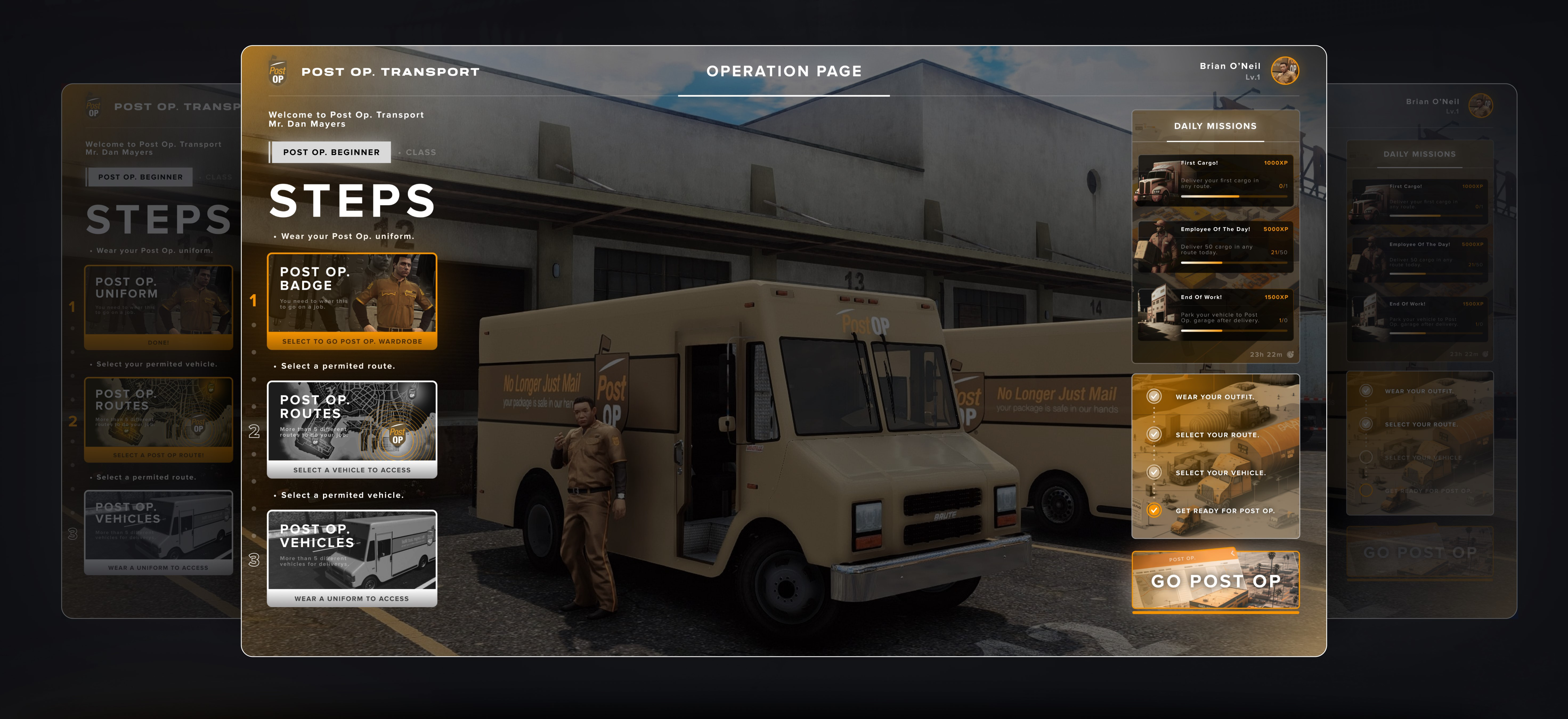The width and height of the screenshot is (1568, 719).
Task: Click Brian O'Neil's profile avatar
Action: click(1285, 71)
